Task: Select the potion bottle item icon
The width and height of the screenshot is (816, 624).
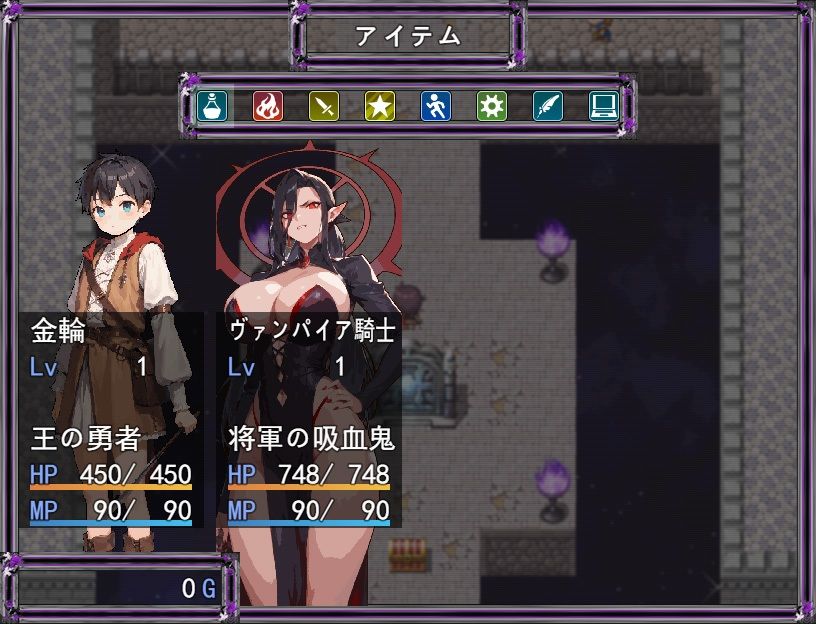Action: coord(211,105)
